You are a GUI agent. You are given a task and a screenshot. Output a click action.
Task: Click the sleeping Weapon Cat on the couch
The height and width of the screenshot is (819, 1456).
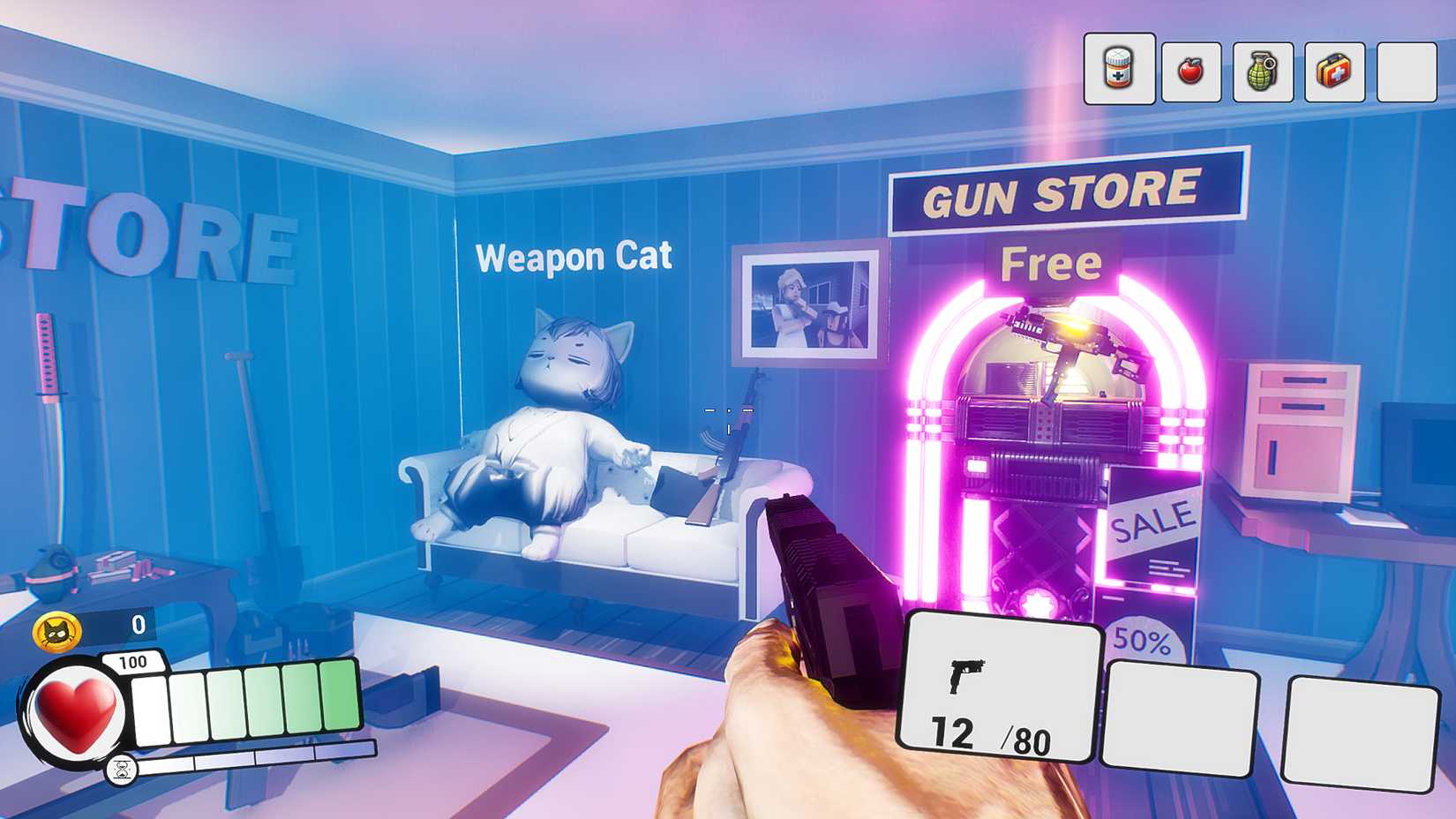[547, 432]
